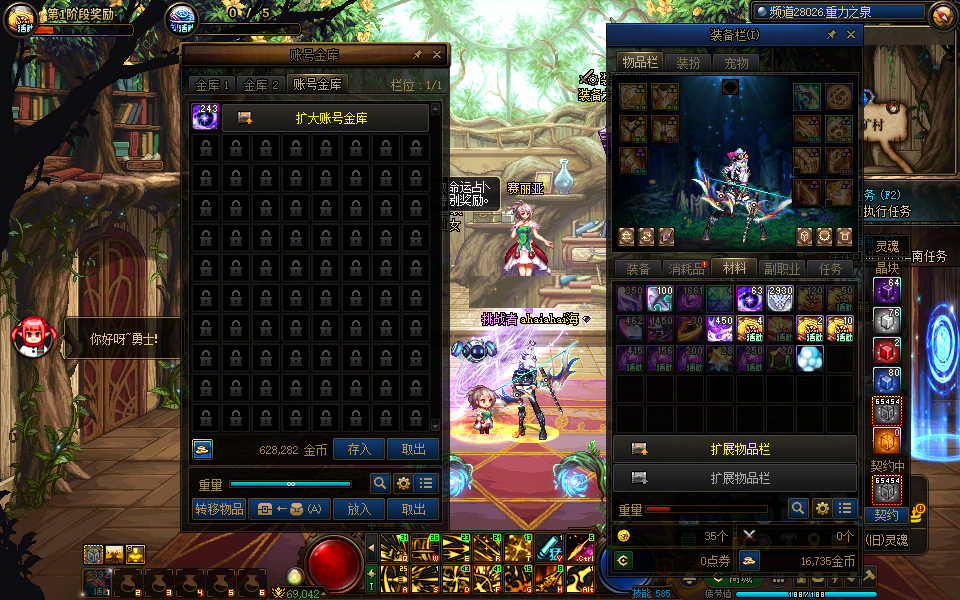Click the yellow 扩展物品栏 expand inventory button
This screenshot has height=600, width=960.
point(735,449)
